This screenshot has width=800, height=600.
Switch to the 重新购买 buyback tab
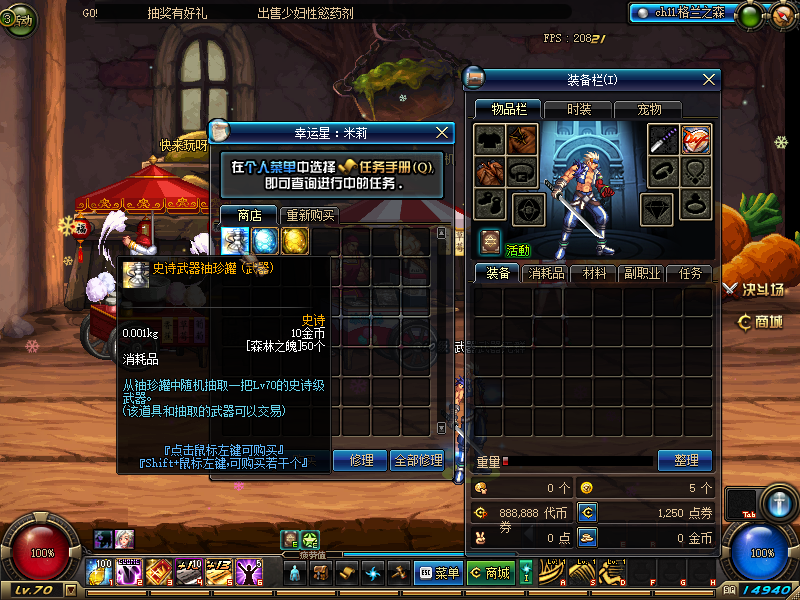310,215
